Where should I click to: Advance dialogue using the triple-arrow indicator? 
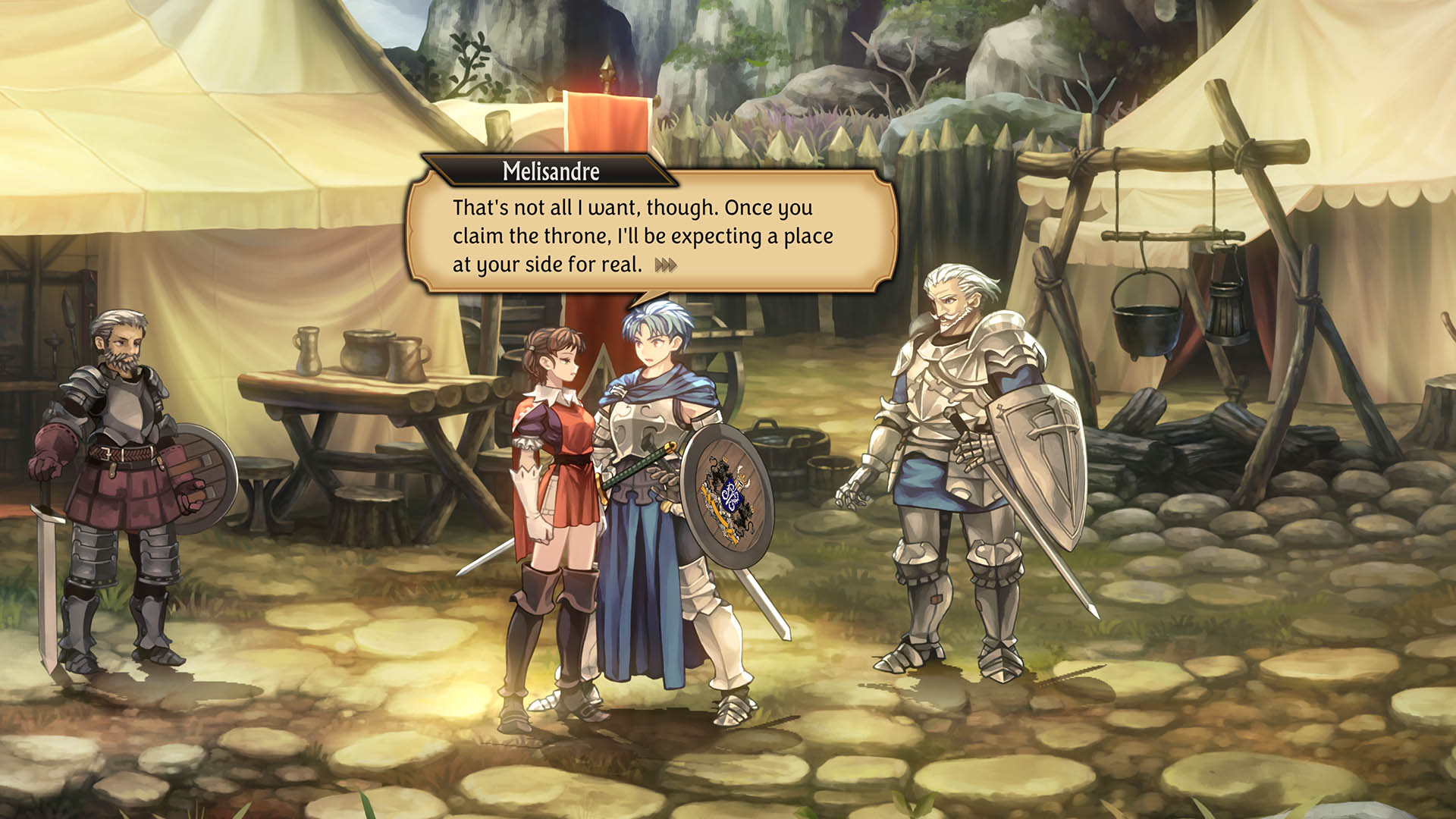click(x=666, y=265)
